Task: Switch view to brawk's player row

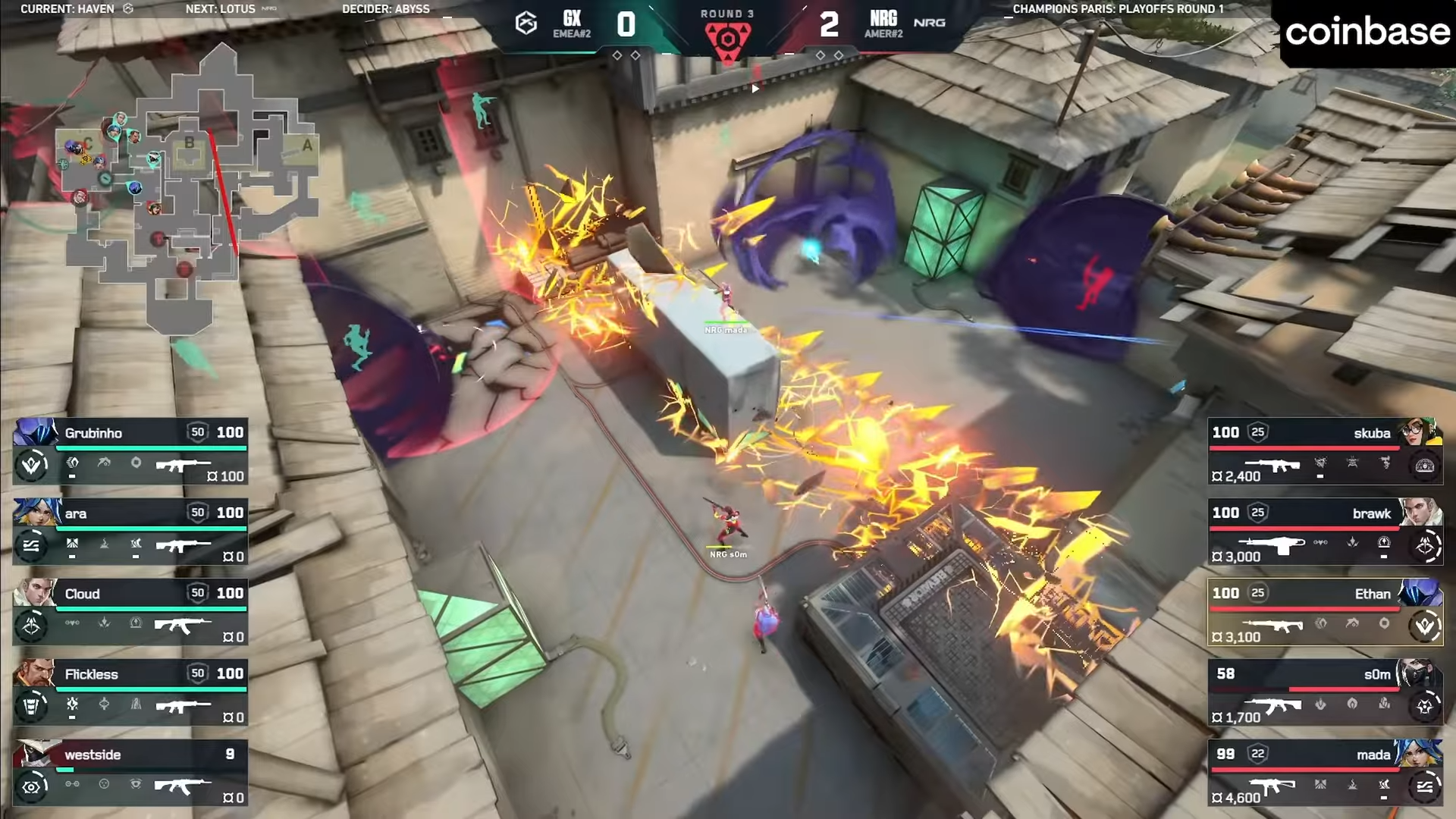Action: pyautogui.click(x=1324, y=532)
